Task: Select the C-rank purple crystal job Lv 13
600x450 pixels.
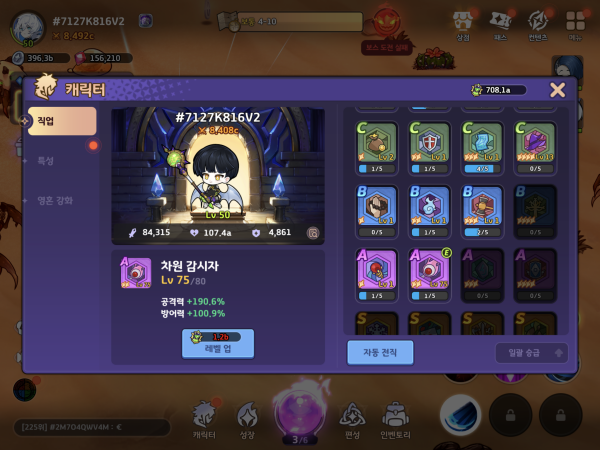Action: click(x=535, y=143)
